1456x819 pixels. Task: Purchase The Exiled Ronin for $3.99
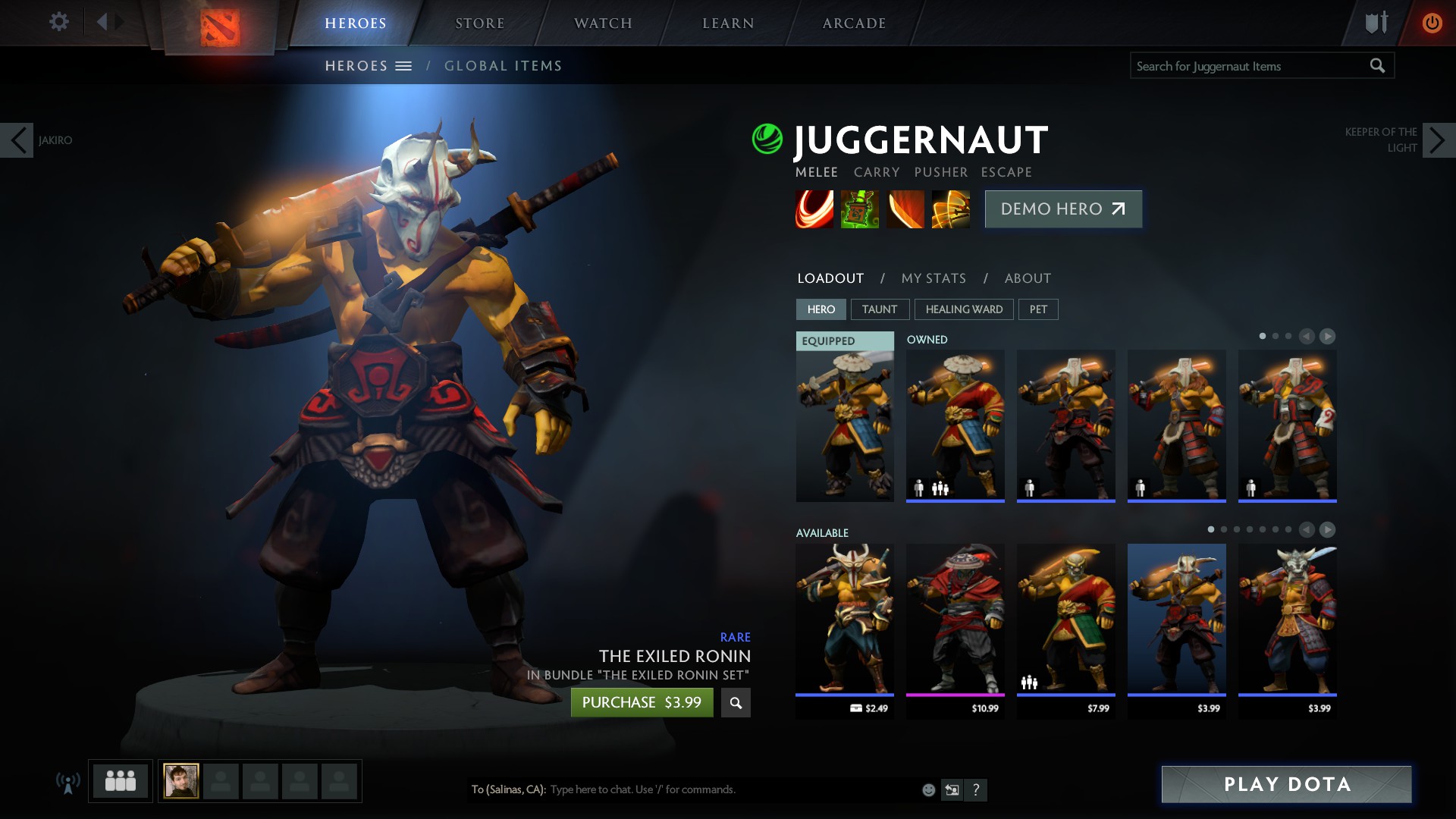pyautogui.click(x=642, y=702)
